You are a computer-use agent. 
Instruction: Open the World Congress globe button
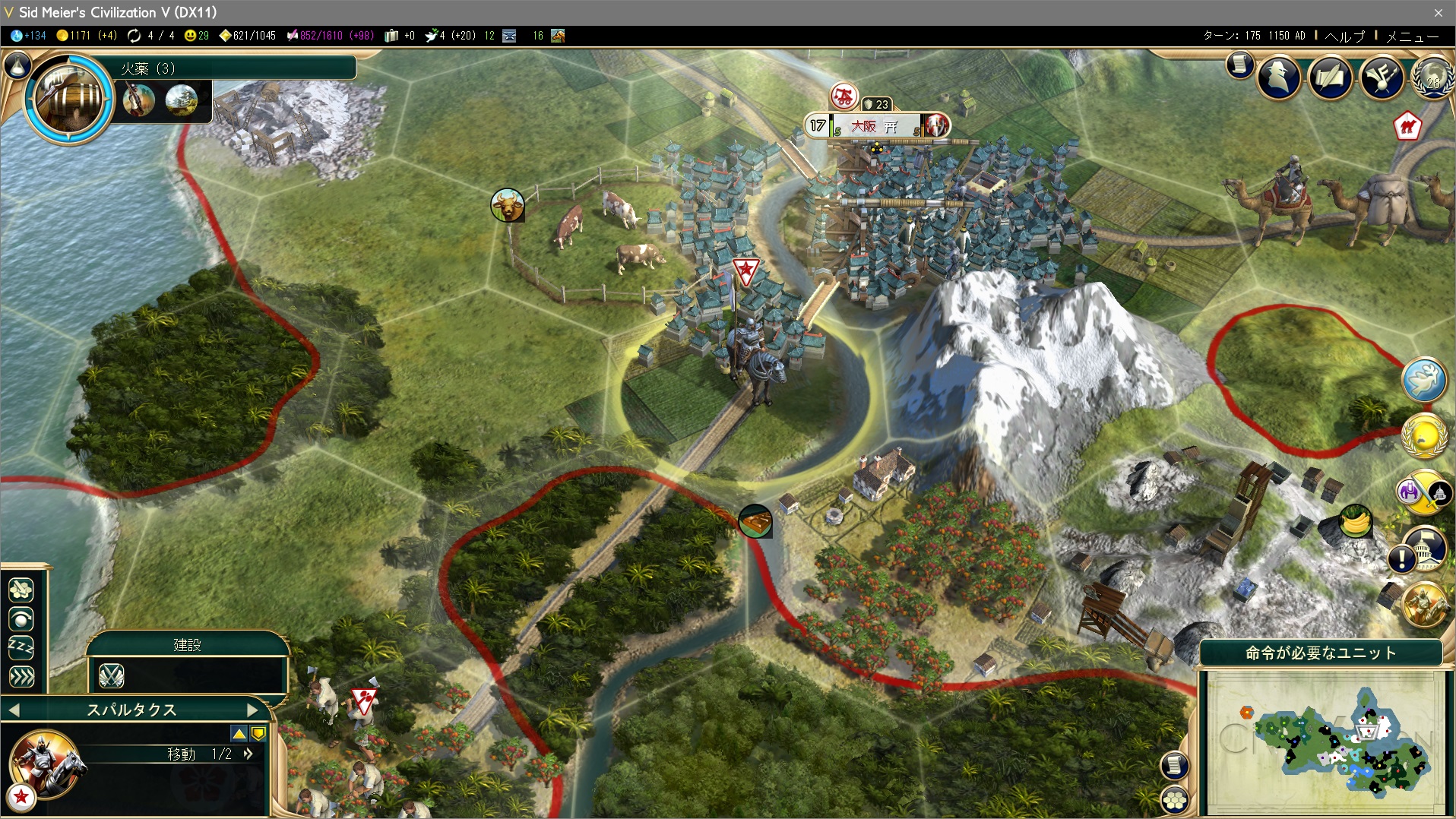pos(1433,76)
